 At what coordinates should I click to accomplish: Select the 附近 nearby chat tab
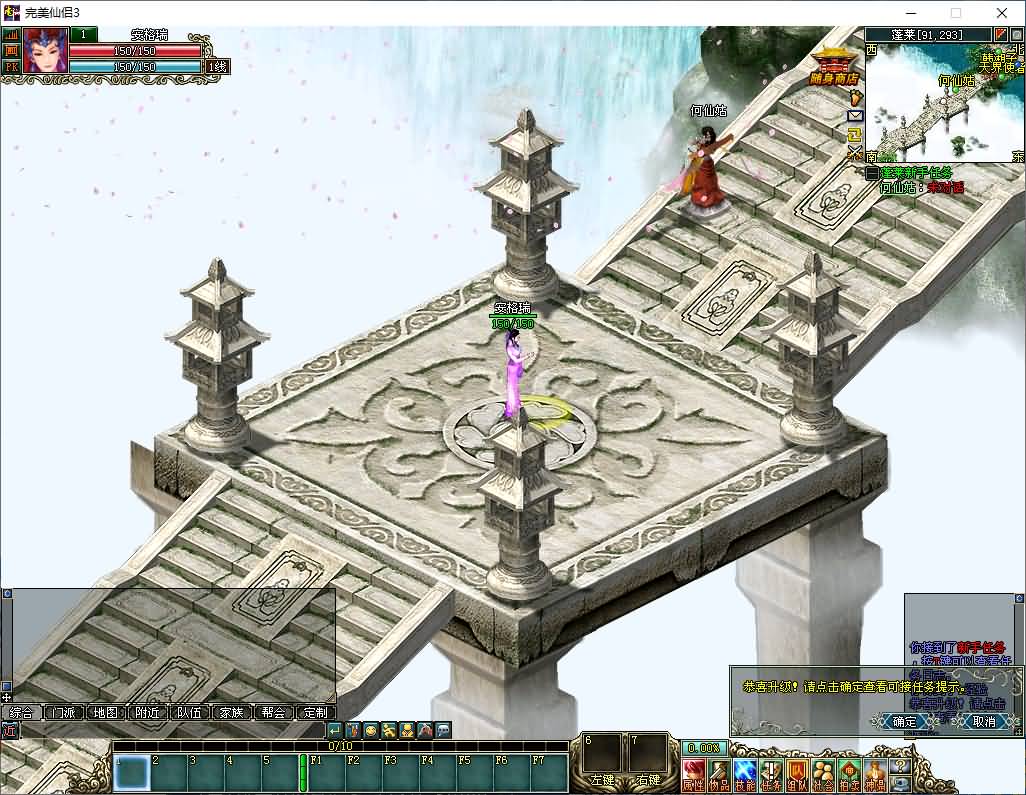147,713
